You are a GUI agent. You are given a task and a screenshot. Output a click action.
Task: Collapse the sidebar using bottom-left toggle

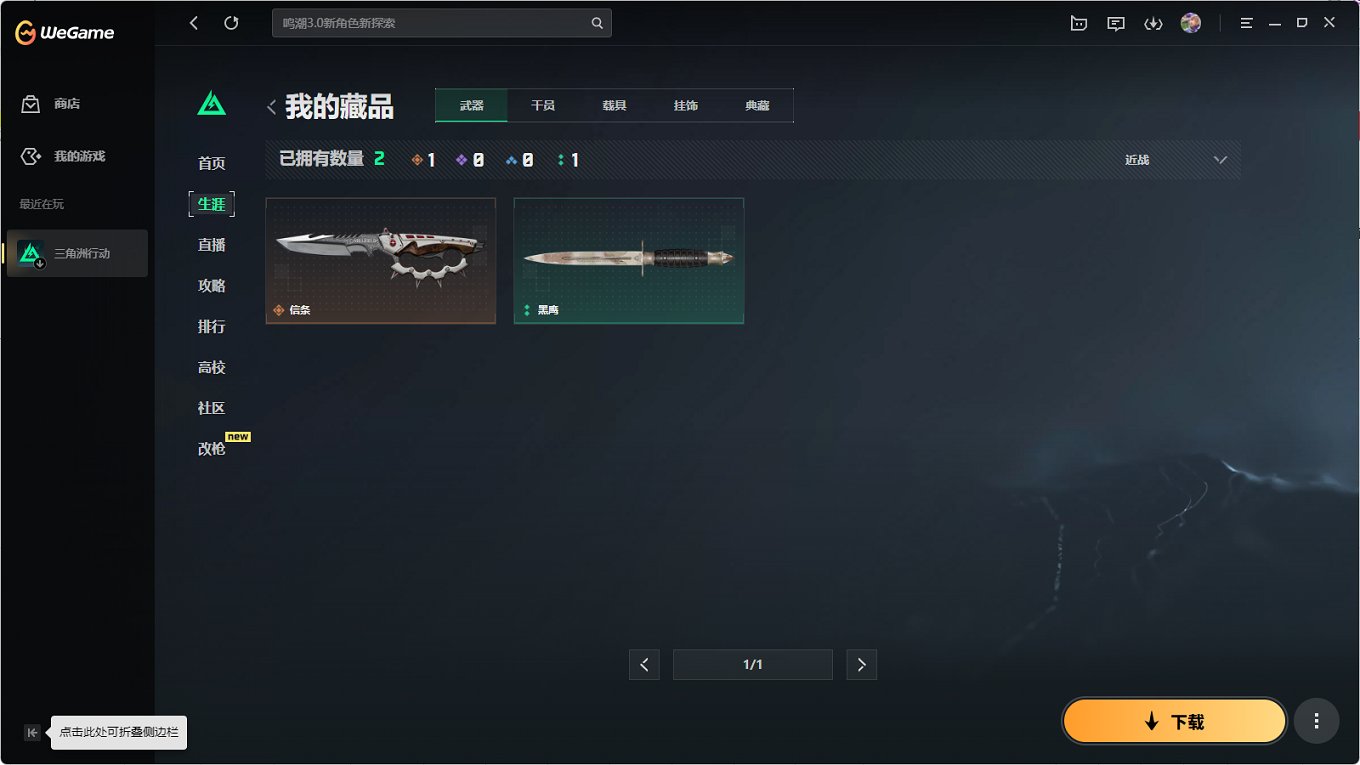click(x=32, y=732)
